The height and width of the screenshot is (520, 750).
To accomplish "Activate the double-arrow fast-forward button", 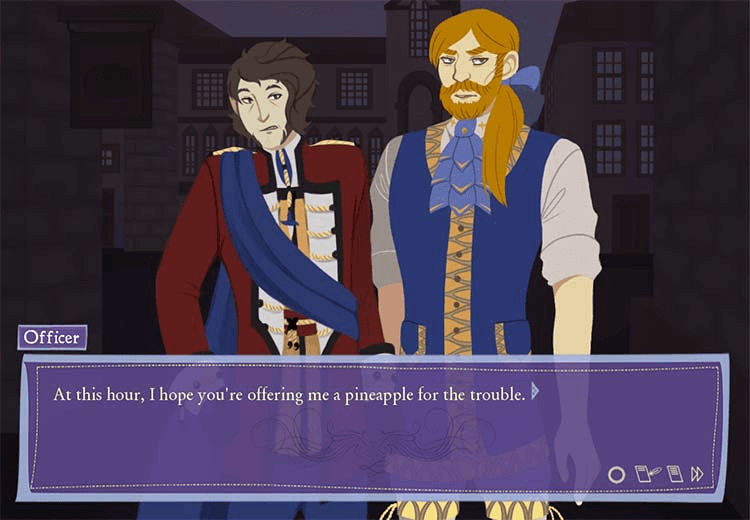I will point(698,474).
